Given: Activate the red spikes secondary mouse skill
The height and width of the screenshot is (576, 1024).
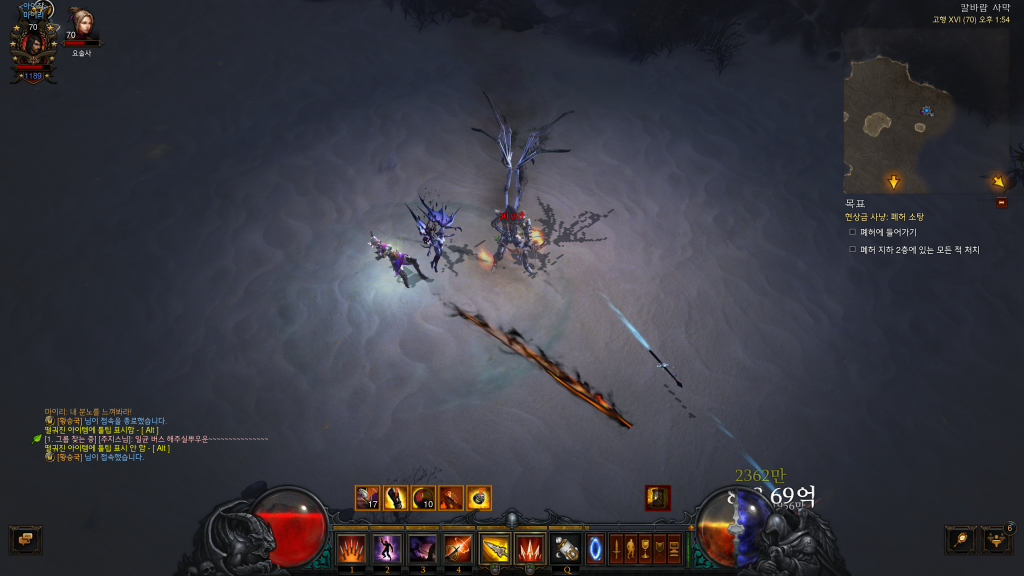Looking at the screenshot, I should pyautogui.click(x=529, y=548).
